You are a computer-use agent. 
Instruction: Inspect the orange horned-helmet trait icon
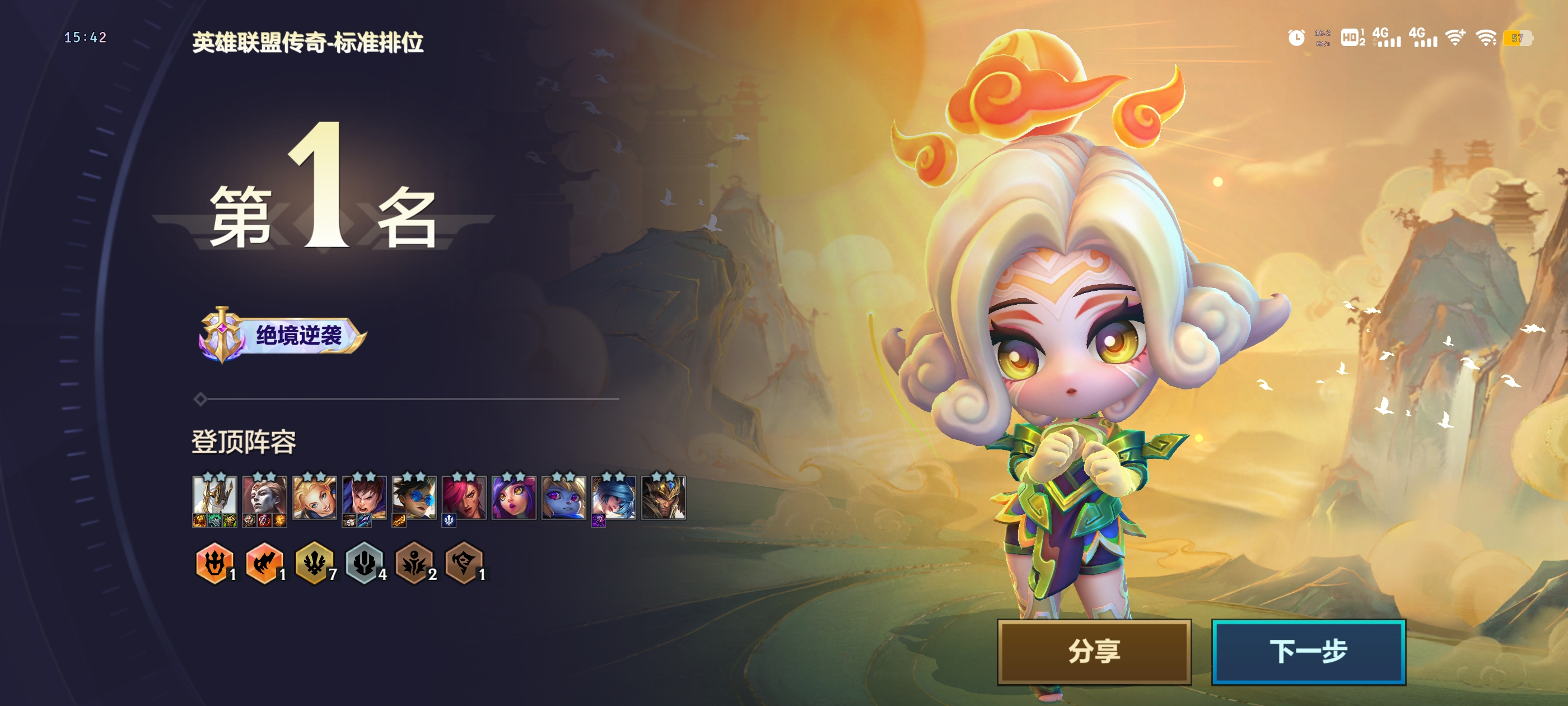click(x=214, y=563)
